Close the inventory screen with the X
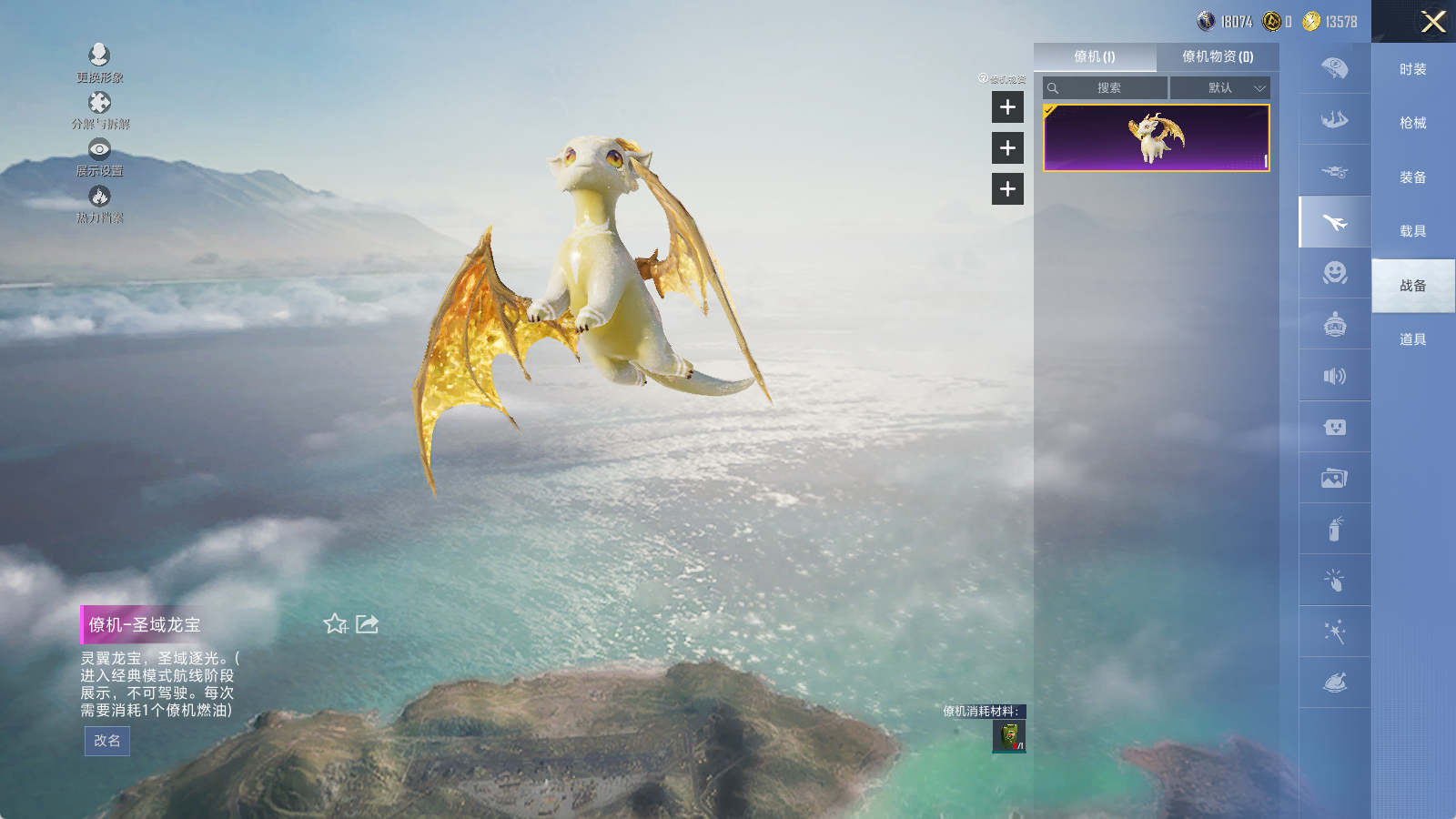Screen dimensions: 1456x819 pos(1433,22)
